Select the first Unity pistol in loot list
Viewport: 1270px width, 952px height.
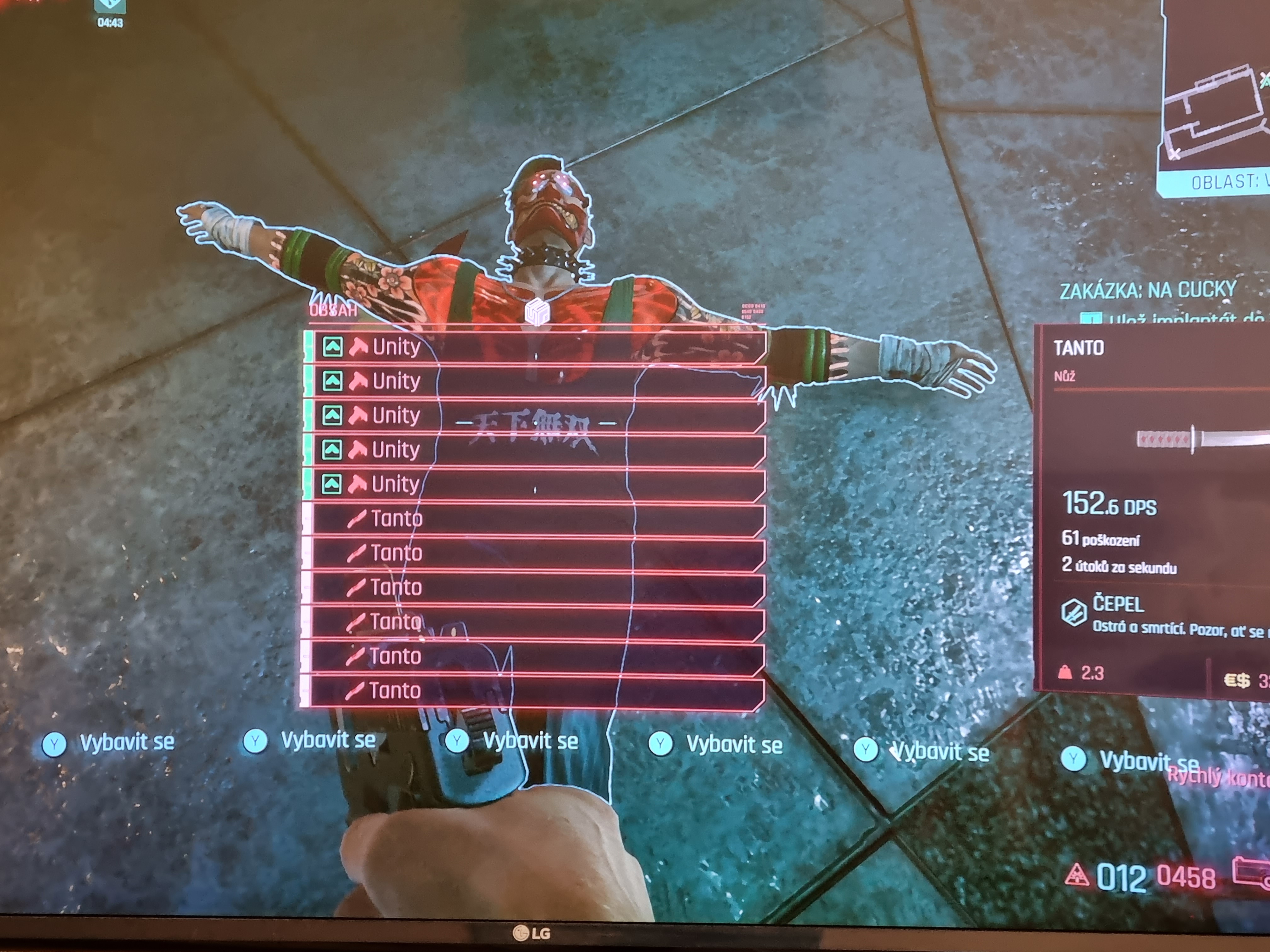[x=534, y=347]
